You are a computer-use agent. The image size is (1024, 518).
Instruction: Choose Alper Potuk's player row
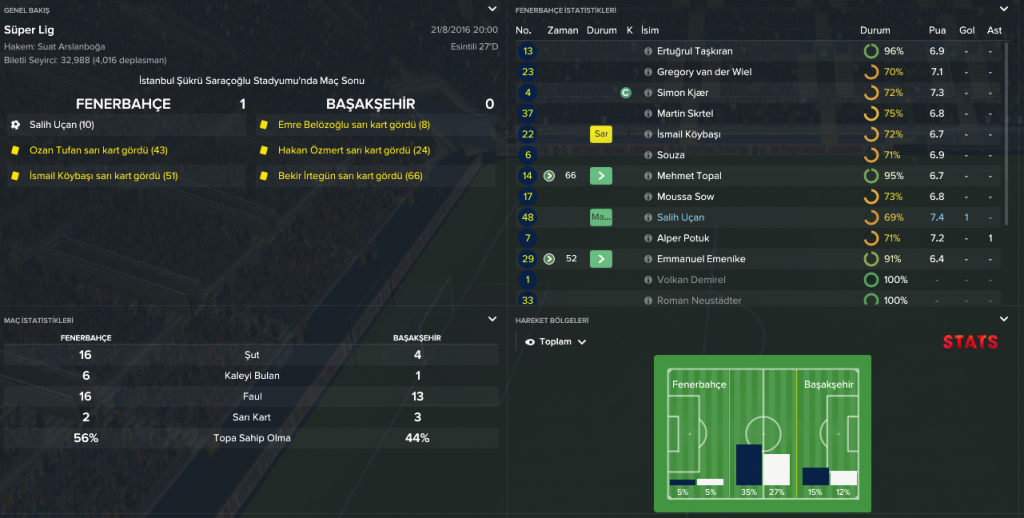[x=684, y=238]
